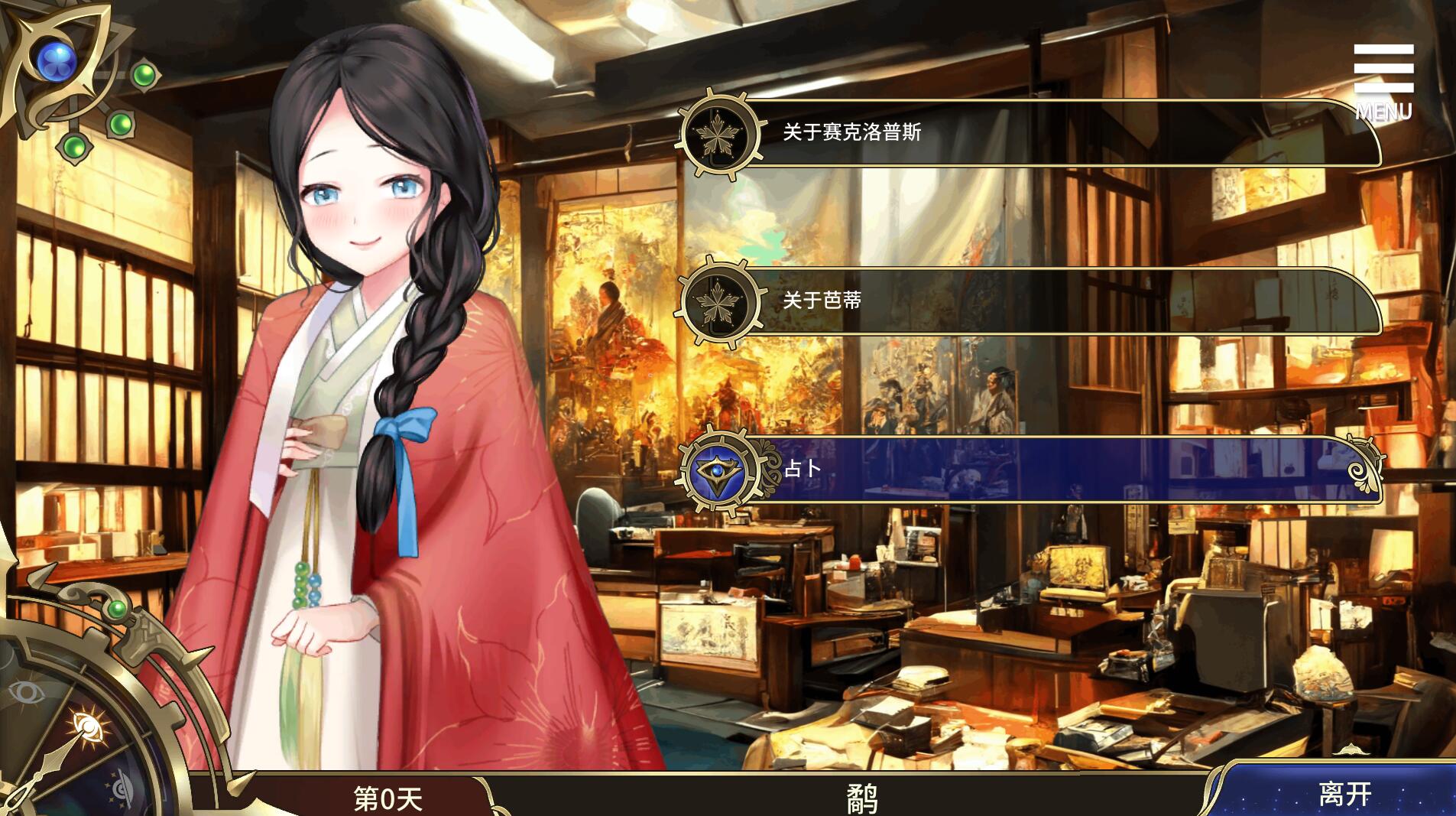Pick the 占卜 divination option
1456x816 pixels.
tap(1032, 469)
